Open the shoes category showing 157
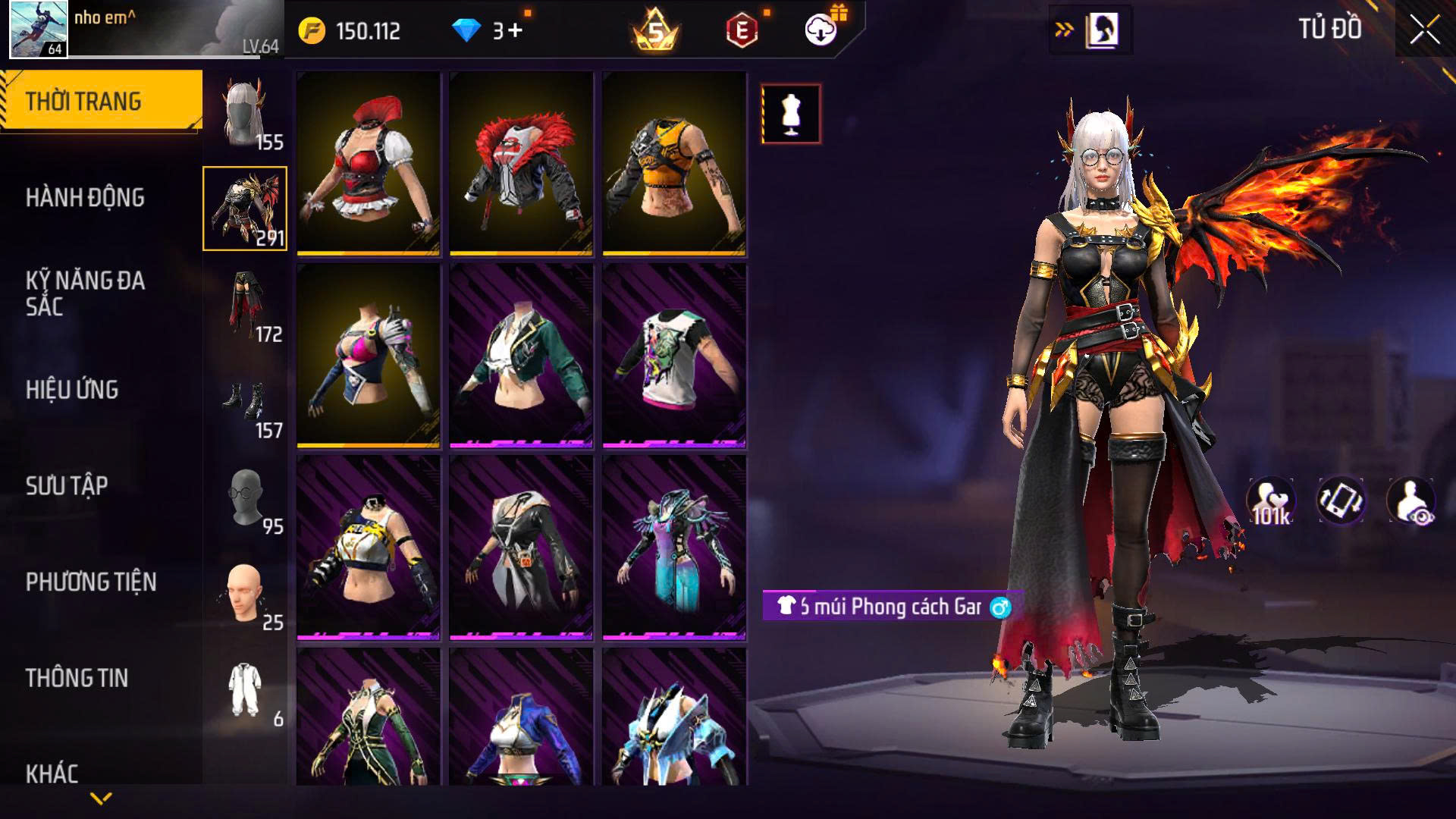 click(x=245, y=402)
